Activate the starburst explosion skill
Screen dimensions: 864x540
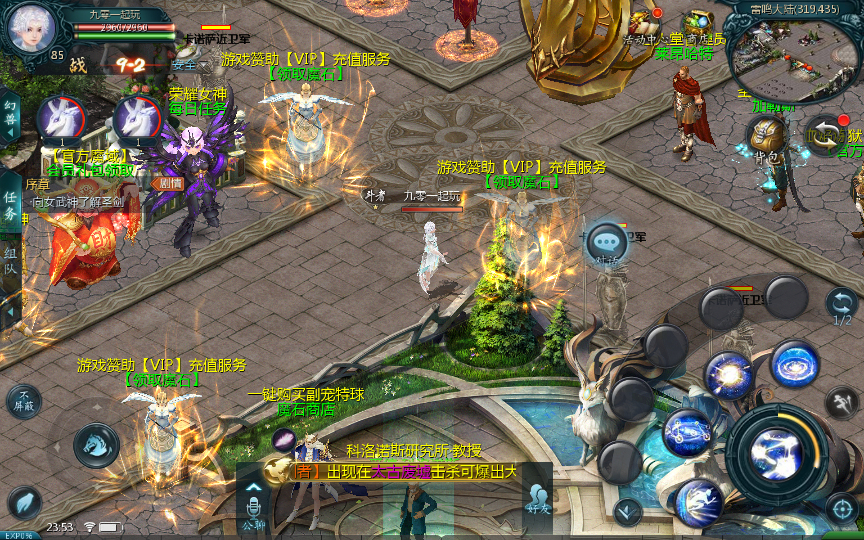point(727,376)
